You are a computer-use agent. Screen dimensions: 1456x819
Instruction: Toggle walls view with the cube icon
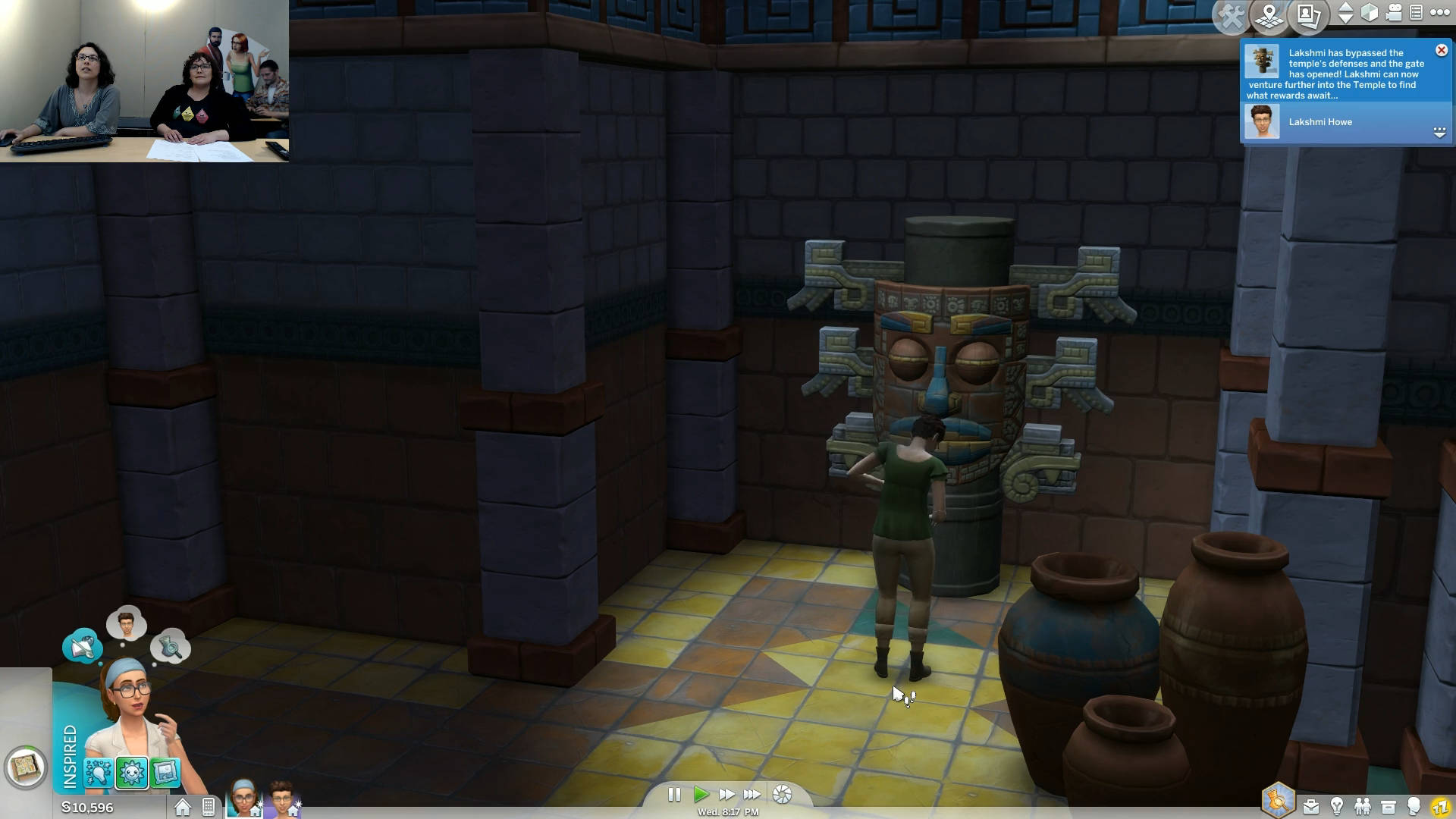[x=1370, y=13]
